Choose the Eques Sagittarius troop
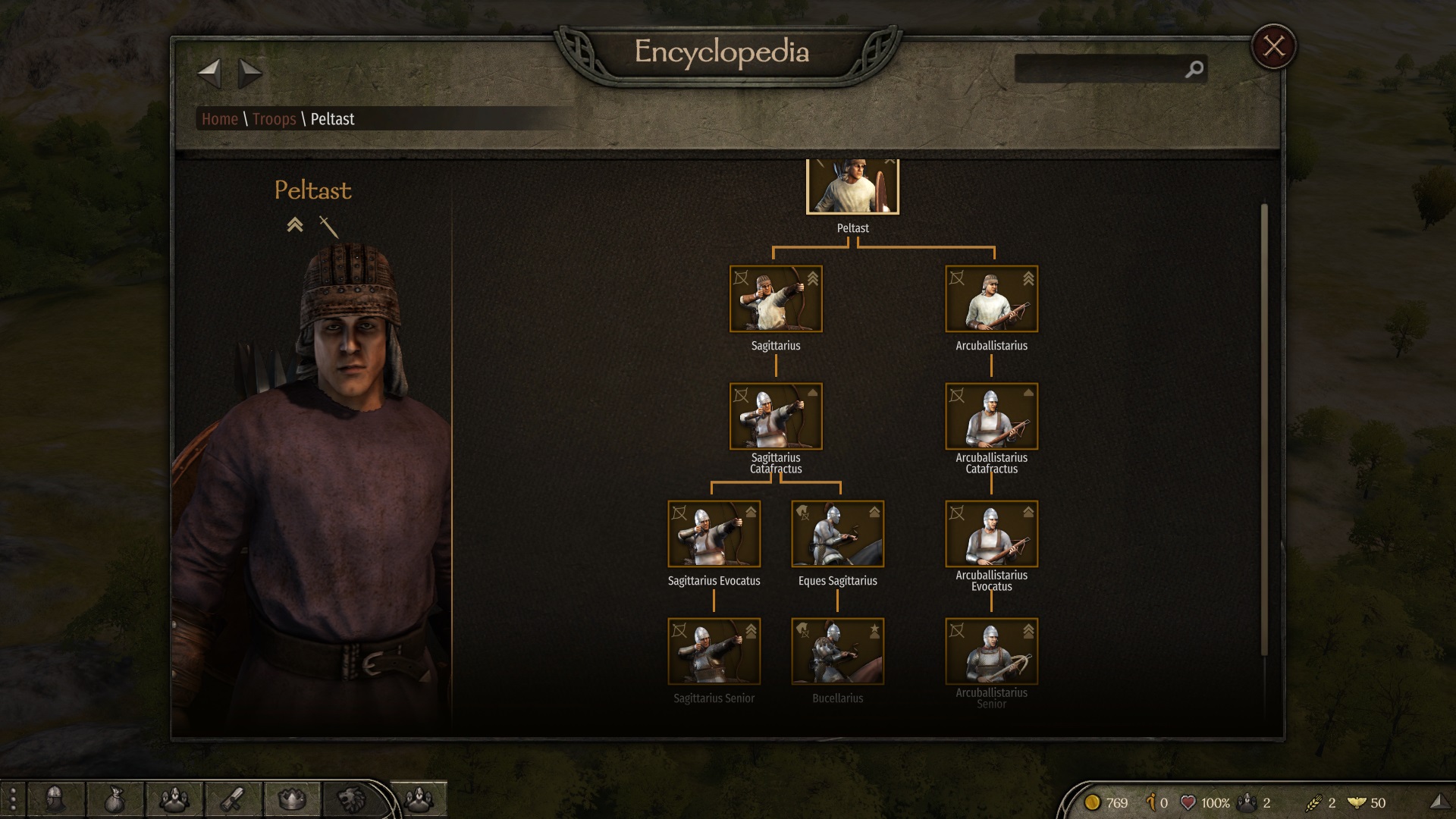1456x819 pixels. [837, 534]
